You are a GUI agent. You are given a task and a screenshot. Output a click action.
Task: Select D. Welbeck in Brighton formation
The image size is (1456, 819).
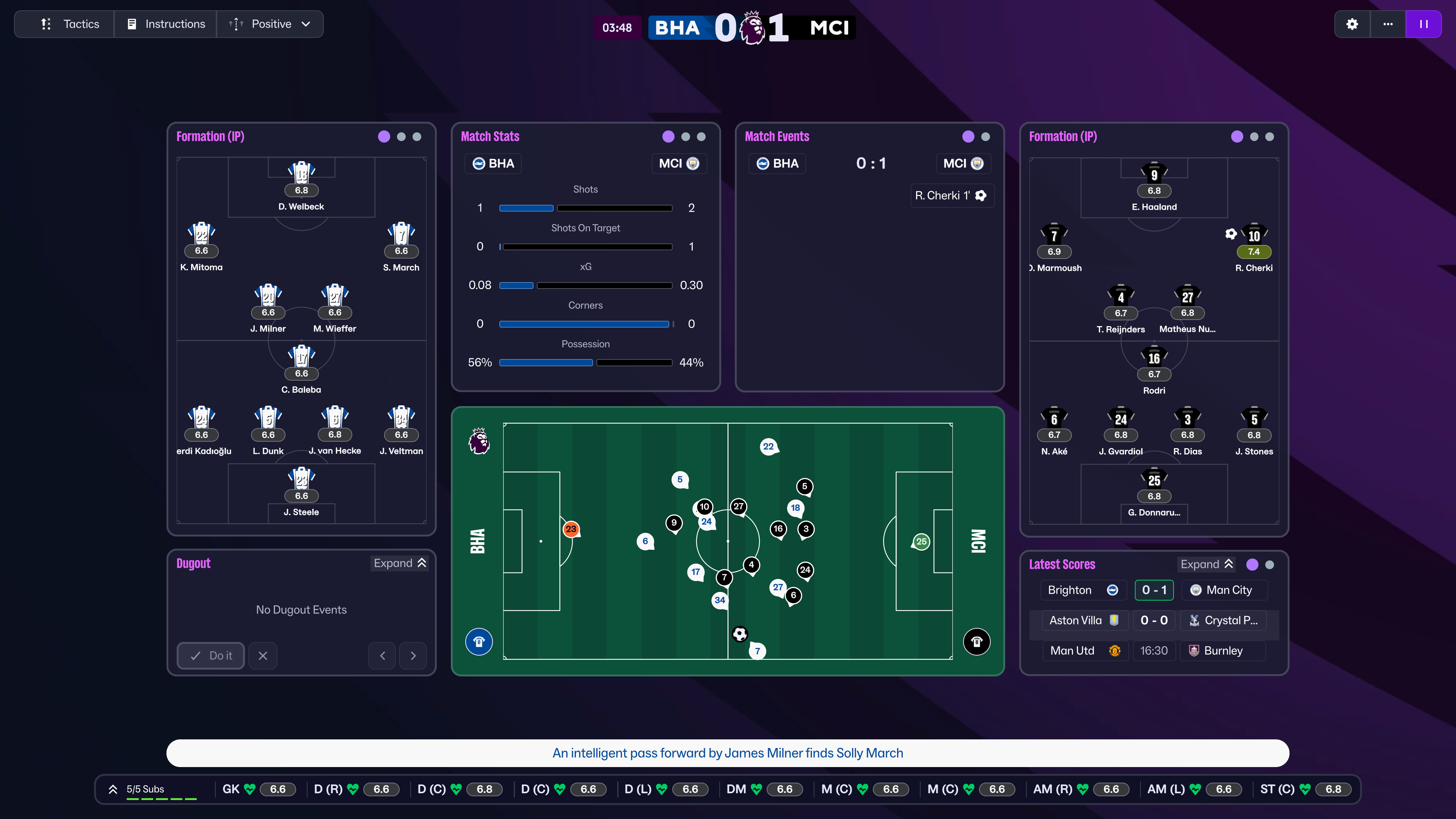(x=301, y=187)
